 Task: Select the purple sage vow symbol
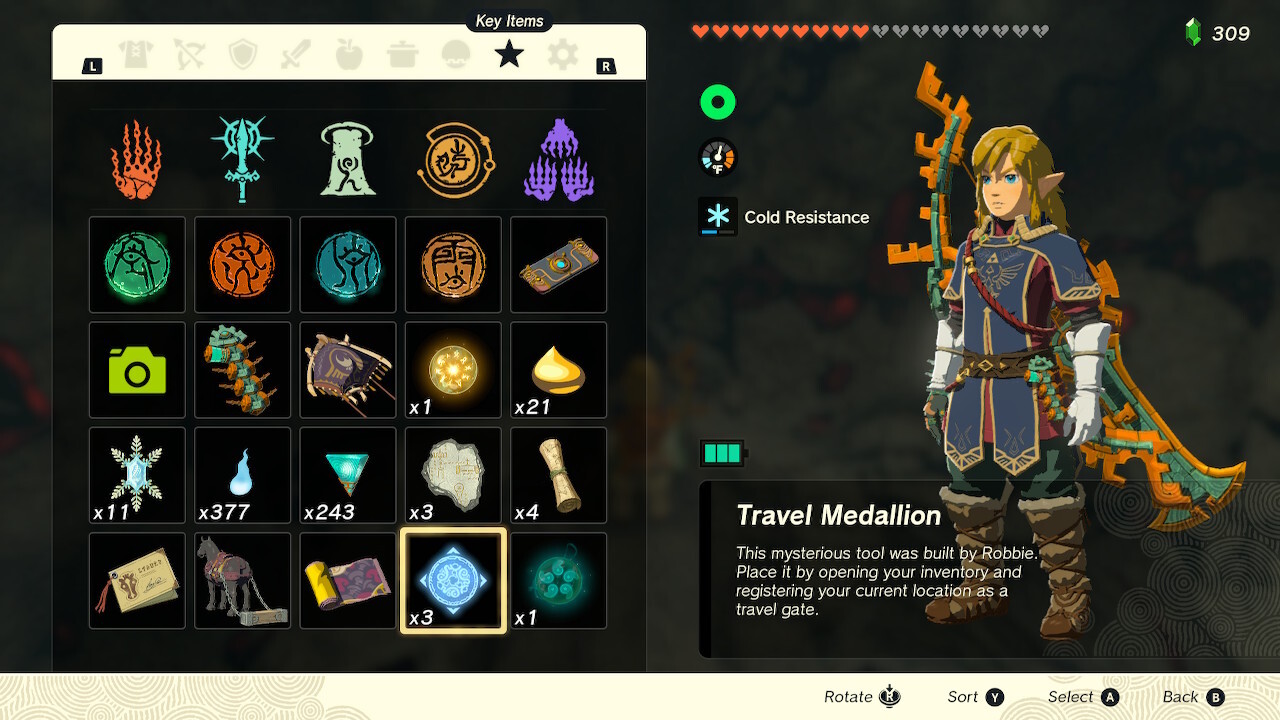556,156
